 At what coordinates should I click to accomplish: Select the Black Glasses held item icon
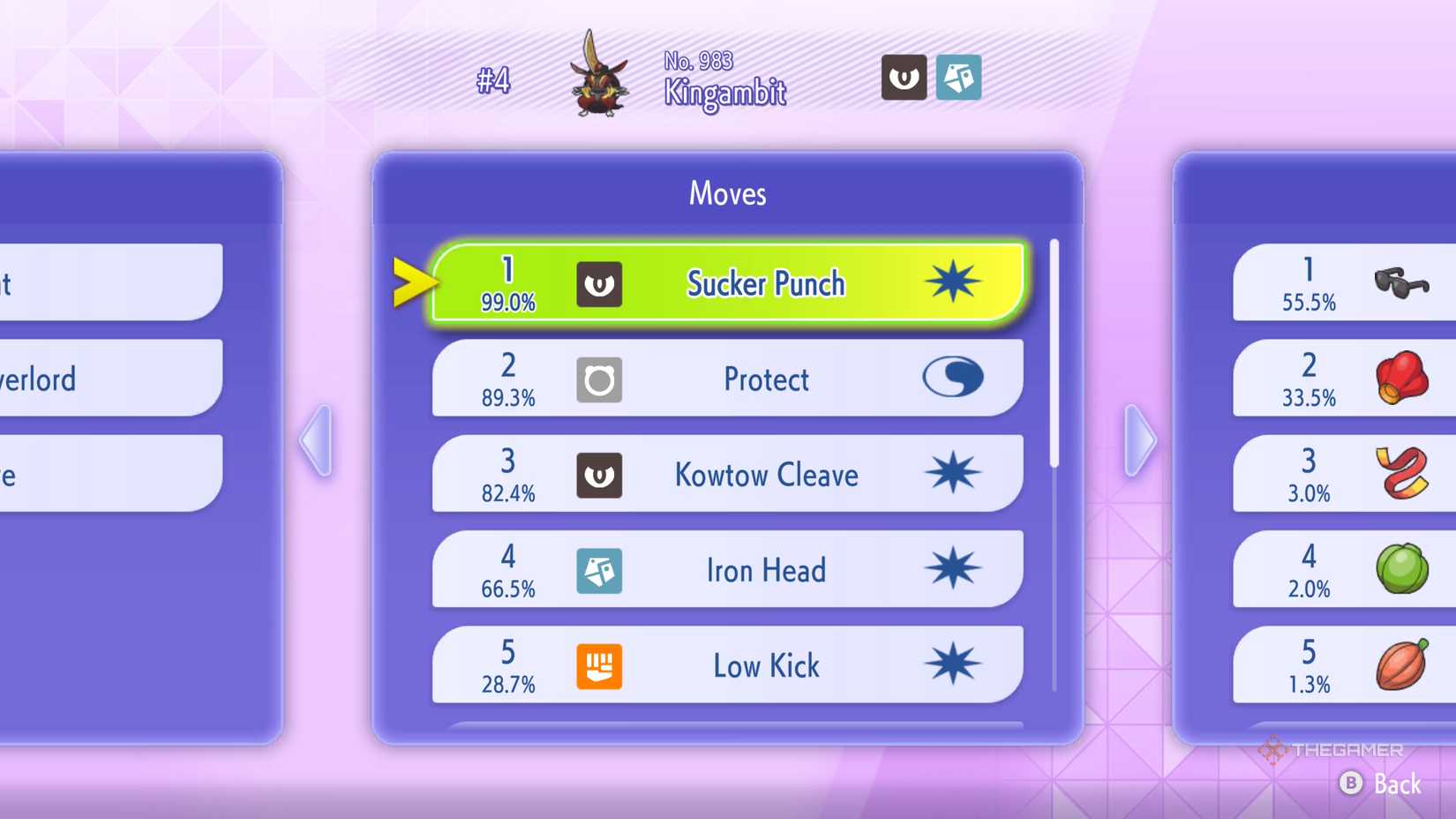(1403, 282)
